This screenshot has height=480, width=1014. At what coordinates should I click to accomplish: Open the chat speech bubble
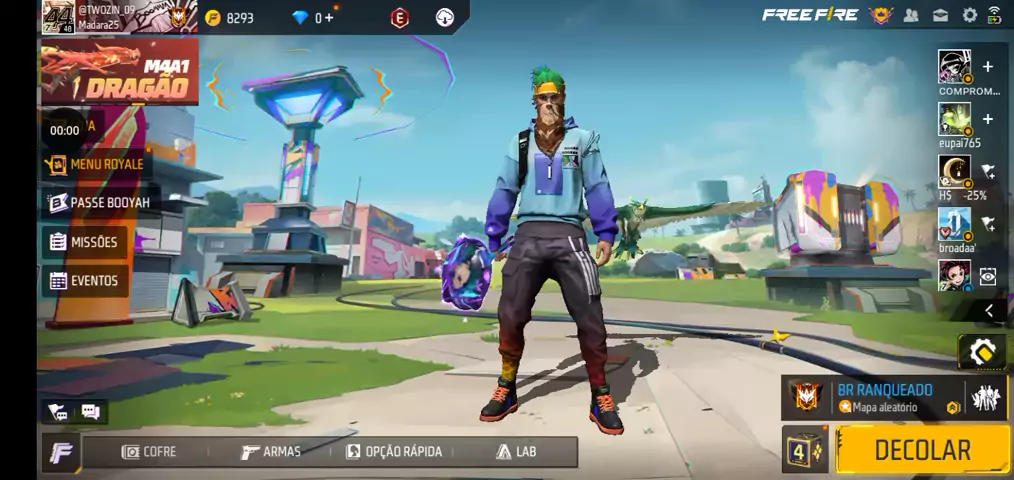(x=90, y=412)
